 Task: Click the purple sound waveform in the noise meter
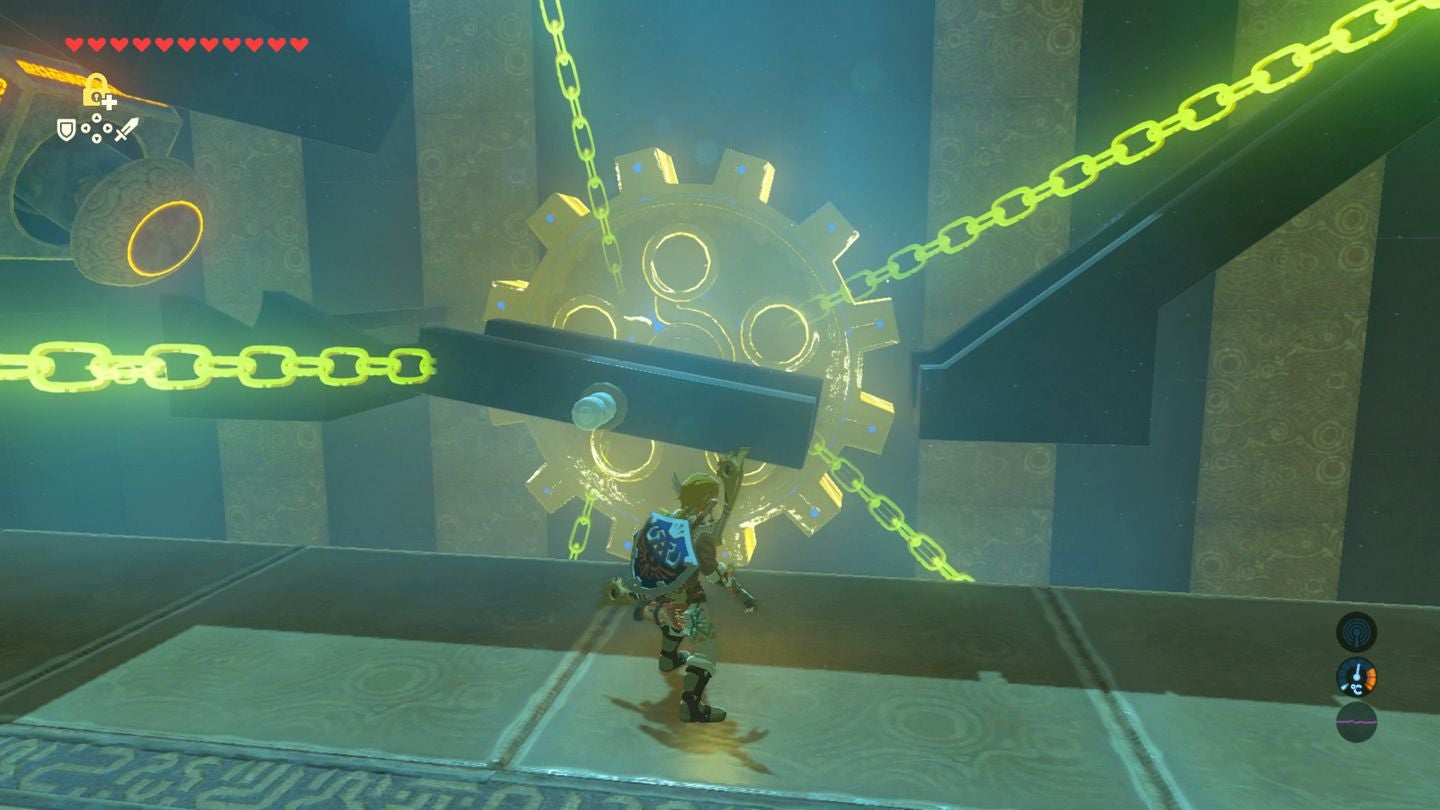tap(1356, 722)
